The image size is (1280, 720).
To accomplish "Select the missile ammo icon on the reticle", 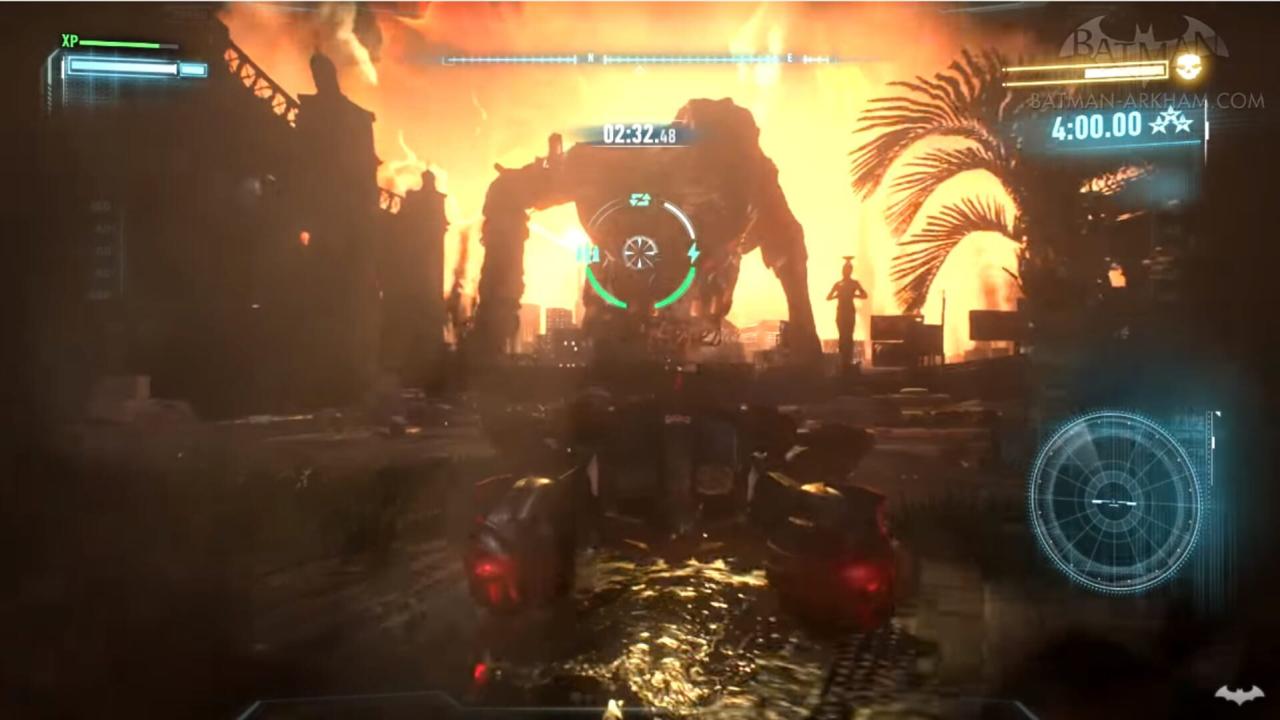I will point(588,254).
